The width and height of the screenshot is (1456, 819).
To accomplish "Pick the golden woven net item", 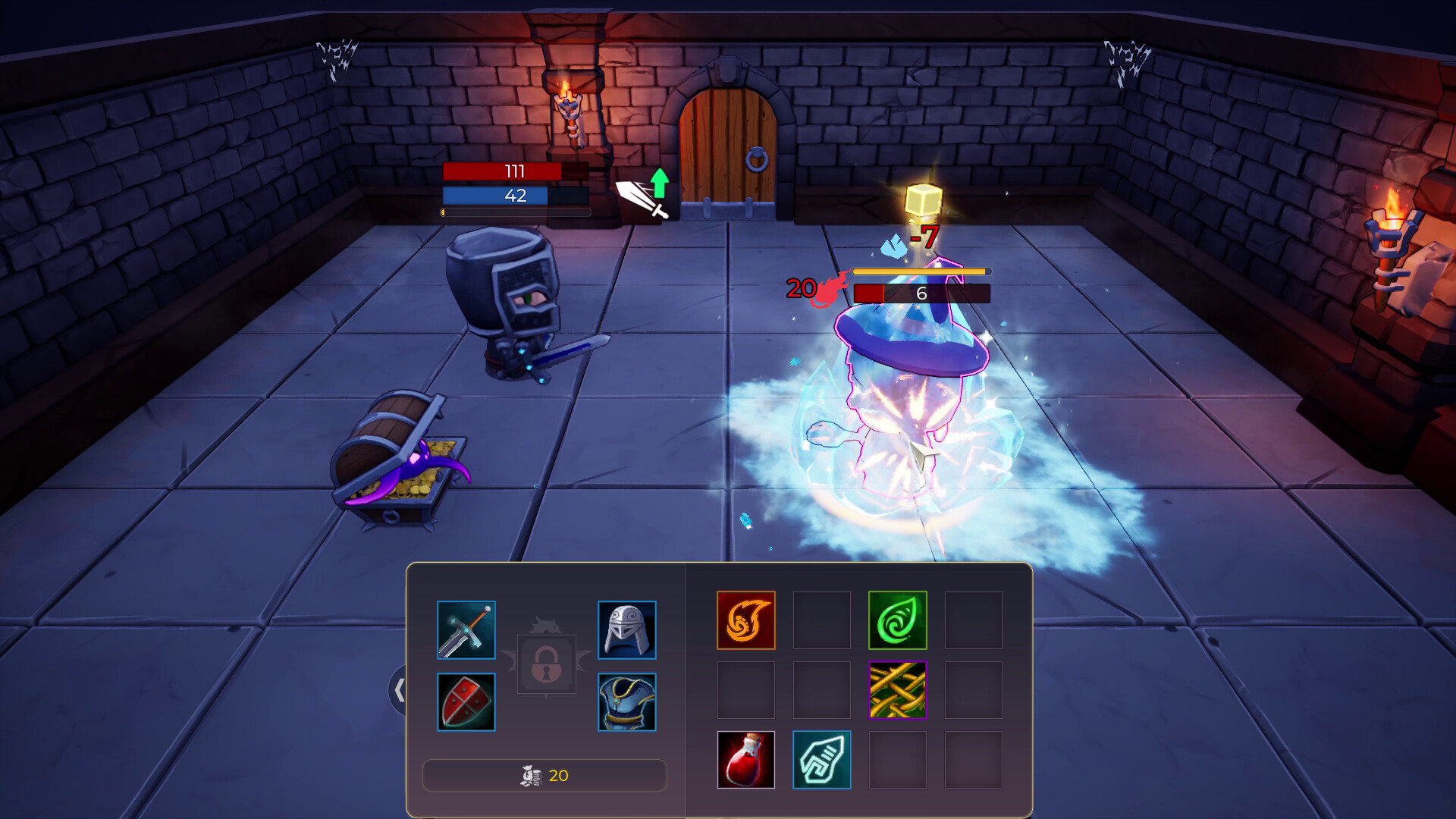I will (x=898, y=690).
